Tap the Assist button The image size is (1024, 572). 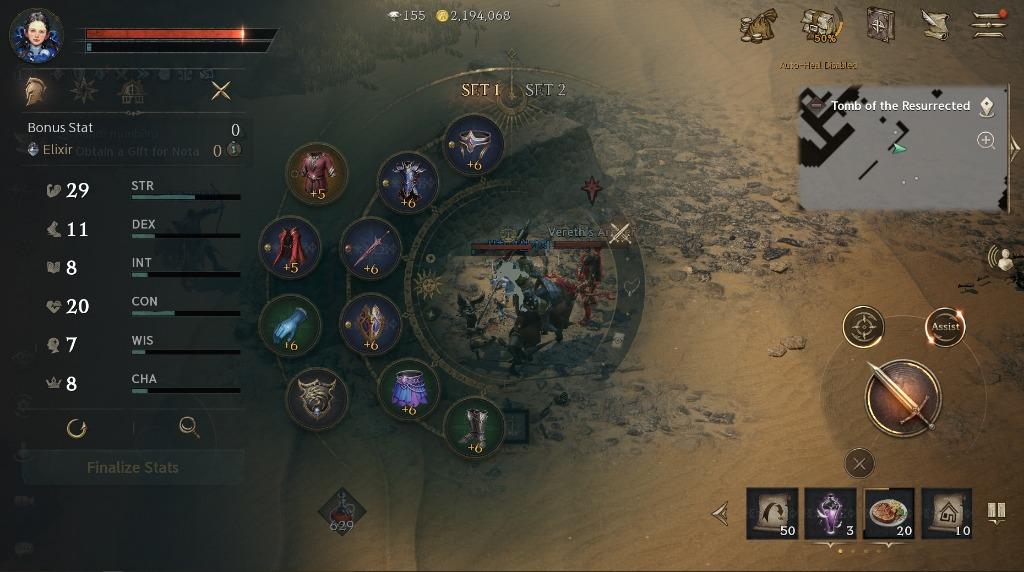pyautogui.click(x=945, y=326)
